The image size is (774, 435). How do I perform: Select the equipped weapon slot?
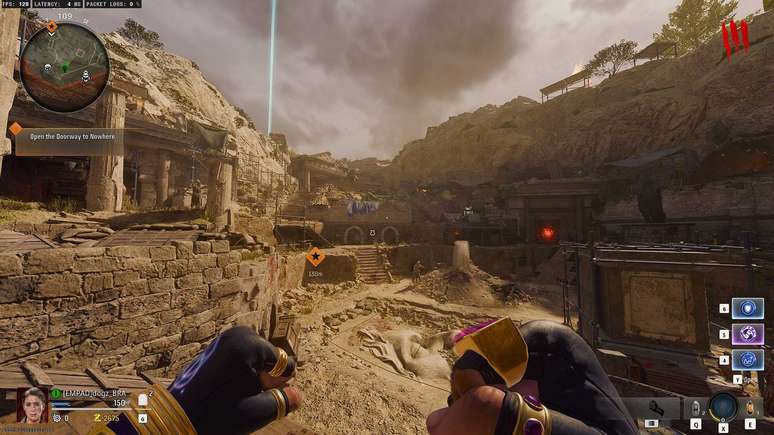coord(655,407)
